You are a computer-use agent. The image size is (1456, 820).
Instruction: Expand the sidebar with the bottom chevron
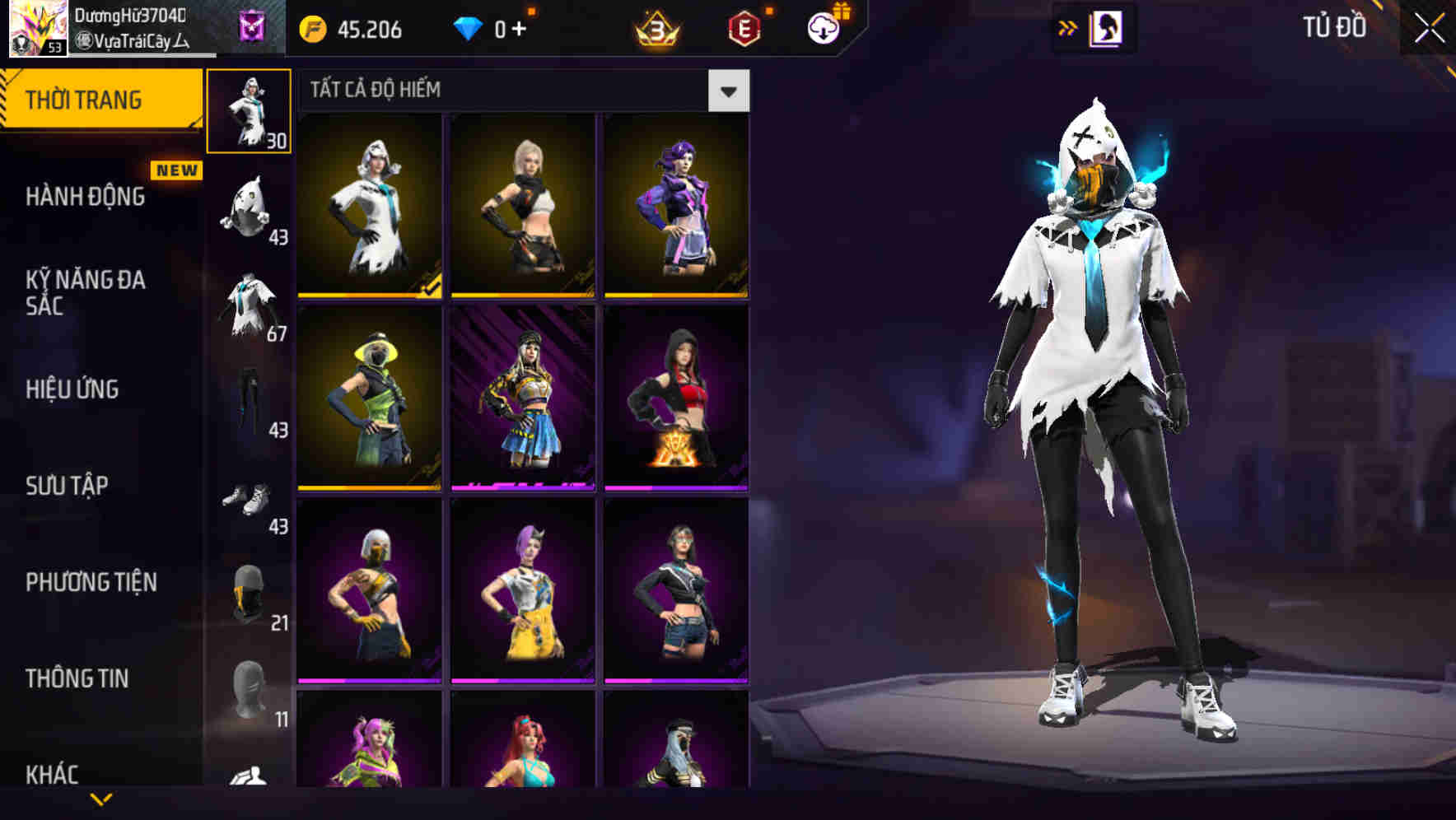(102, 799)
